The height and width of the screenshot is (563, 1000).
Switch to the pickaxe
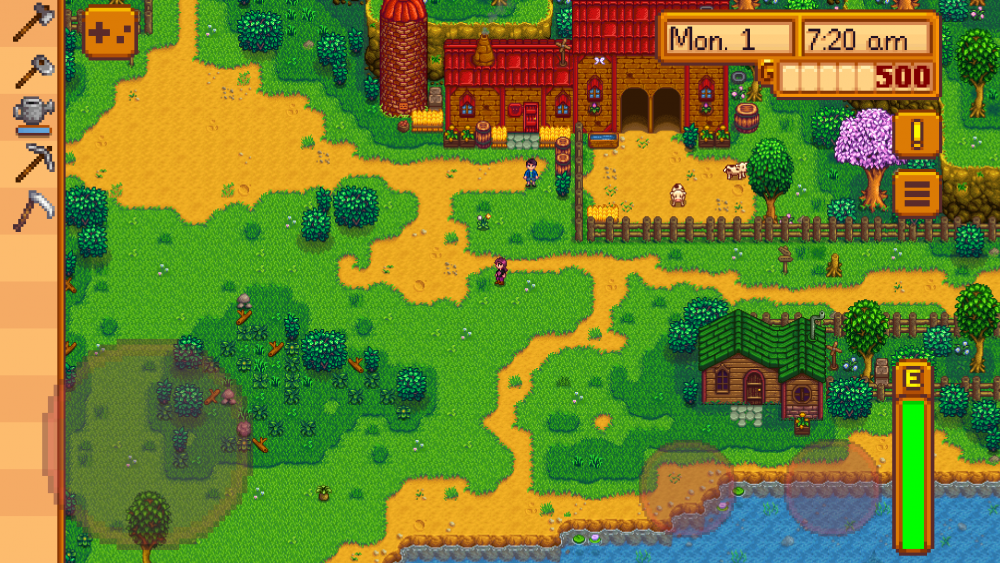32,163
